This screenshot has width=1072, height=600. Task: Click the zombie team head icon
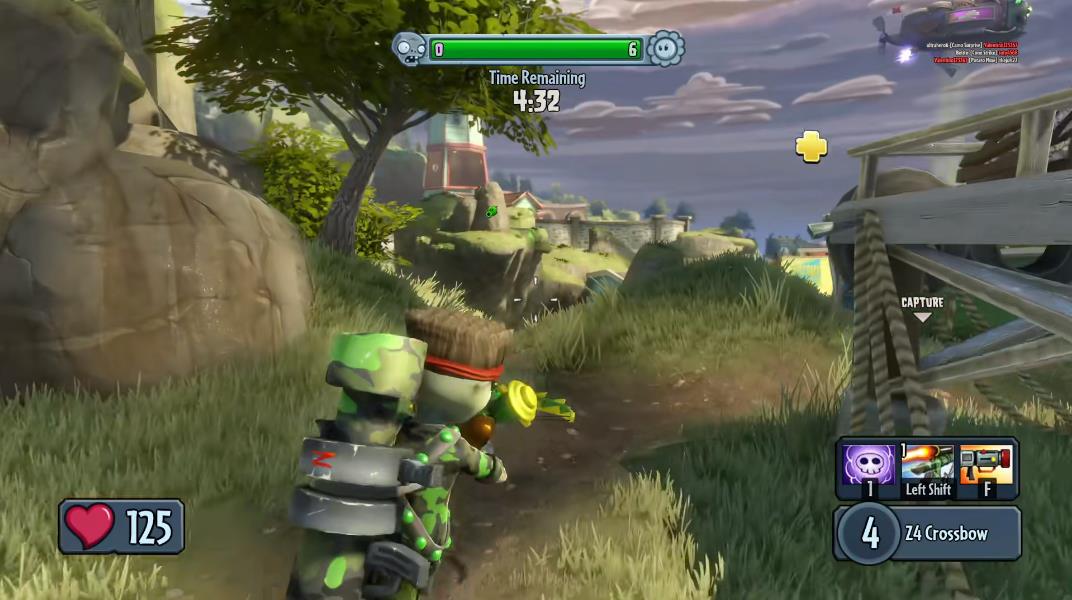coord(408,48)
